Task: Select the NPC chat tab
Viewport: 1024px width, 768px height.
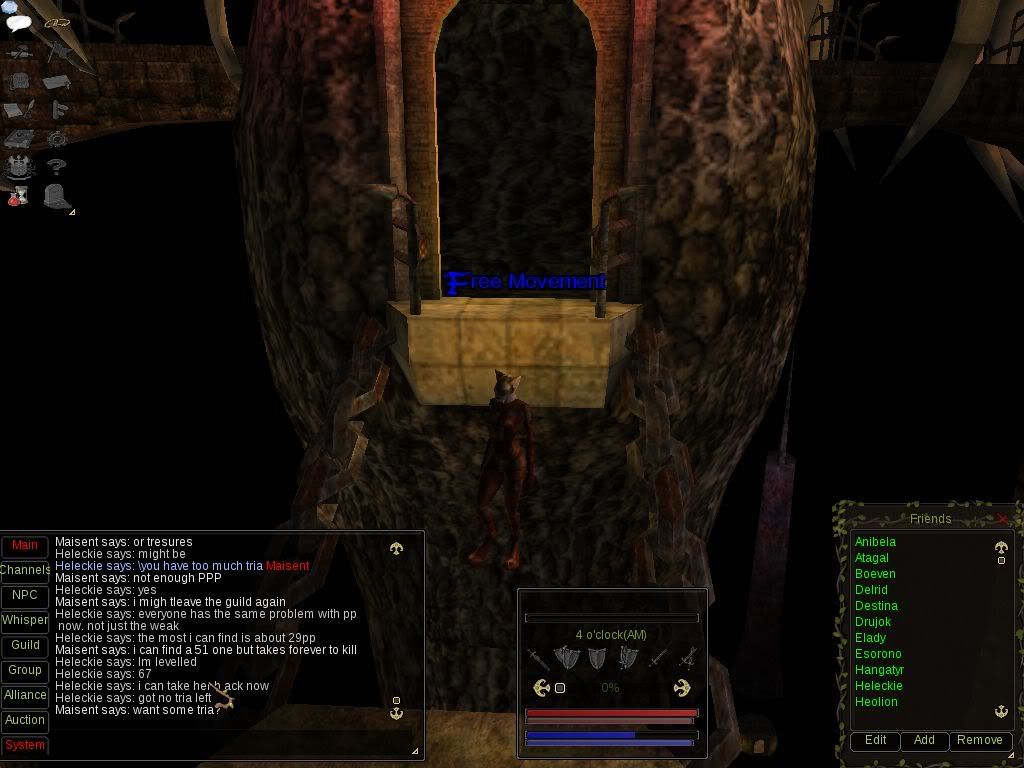Action: click(25, 596)
